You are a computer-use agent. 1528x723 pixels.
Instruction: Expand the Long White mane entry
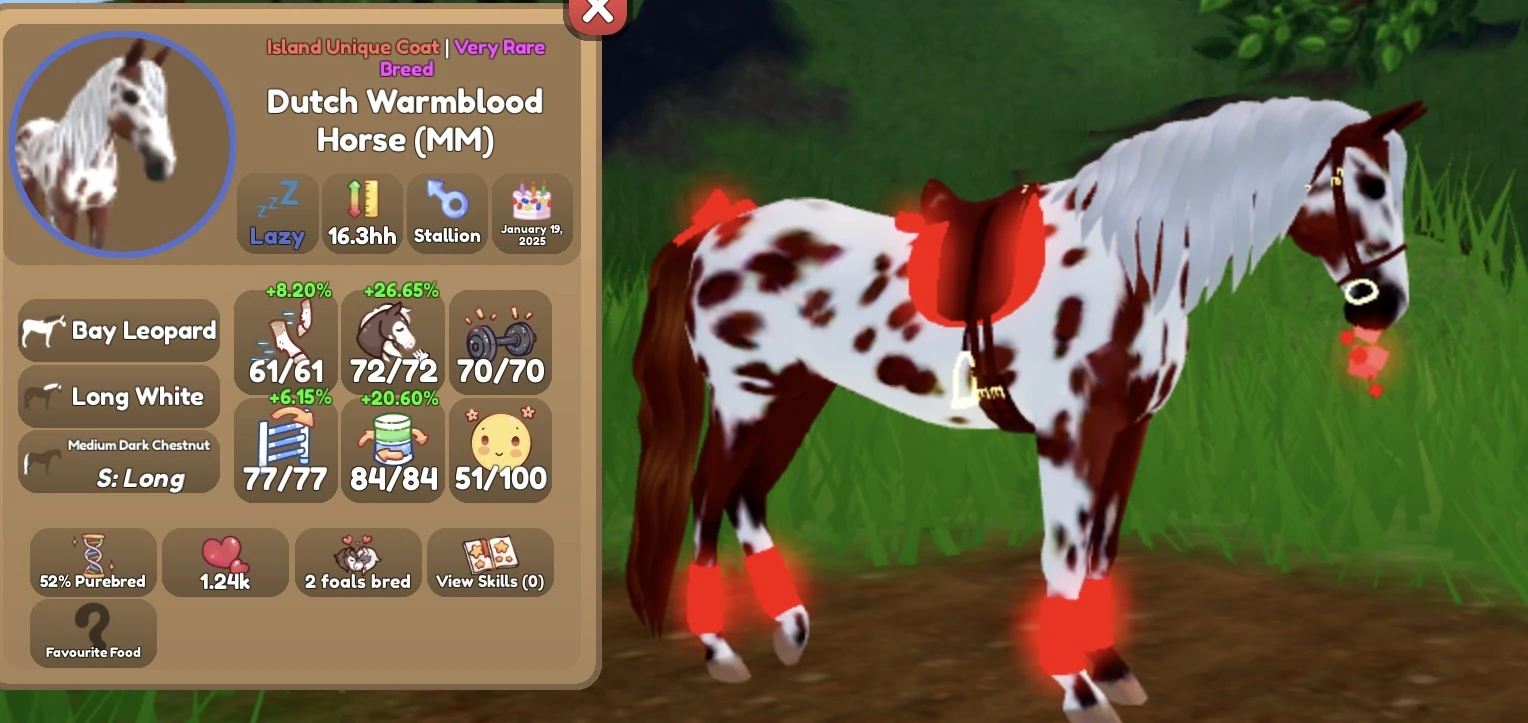(118, 396)
